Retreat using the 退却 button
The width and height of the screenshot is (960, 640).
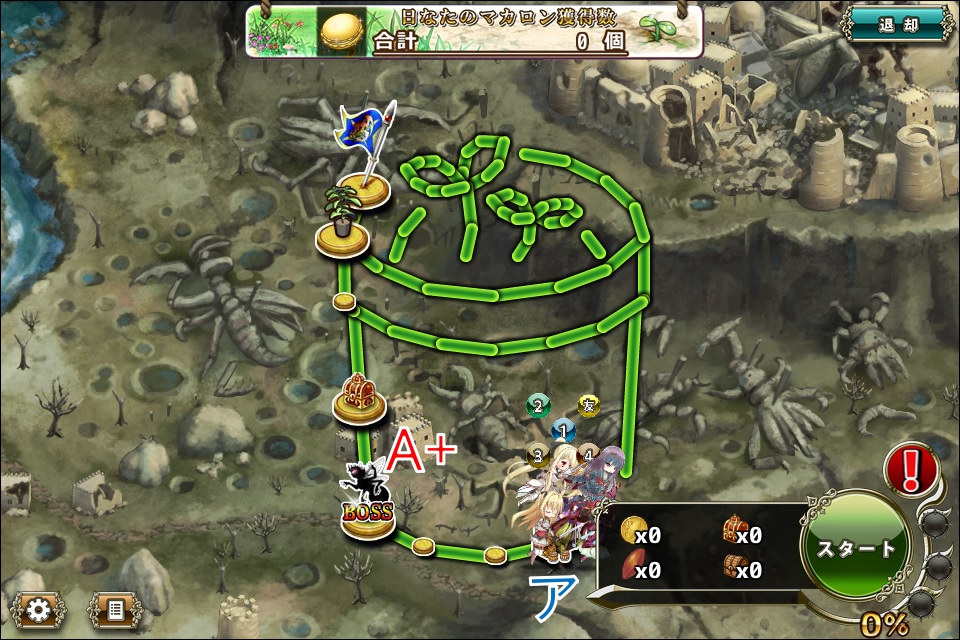coord(897,25)
